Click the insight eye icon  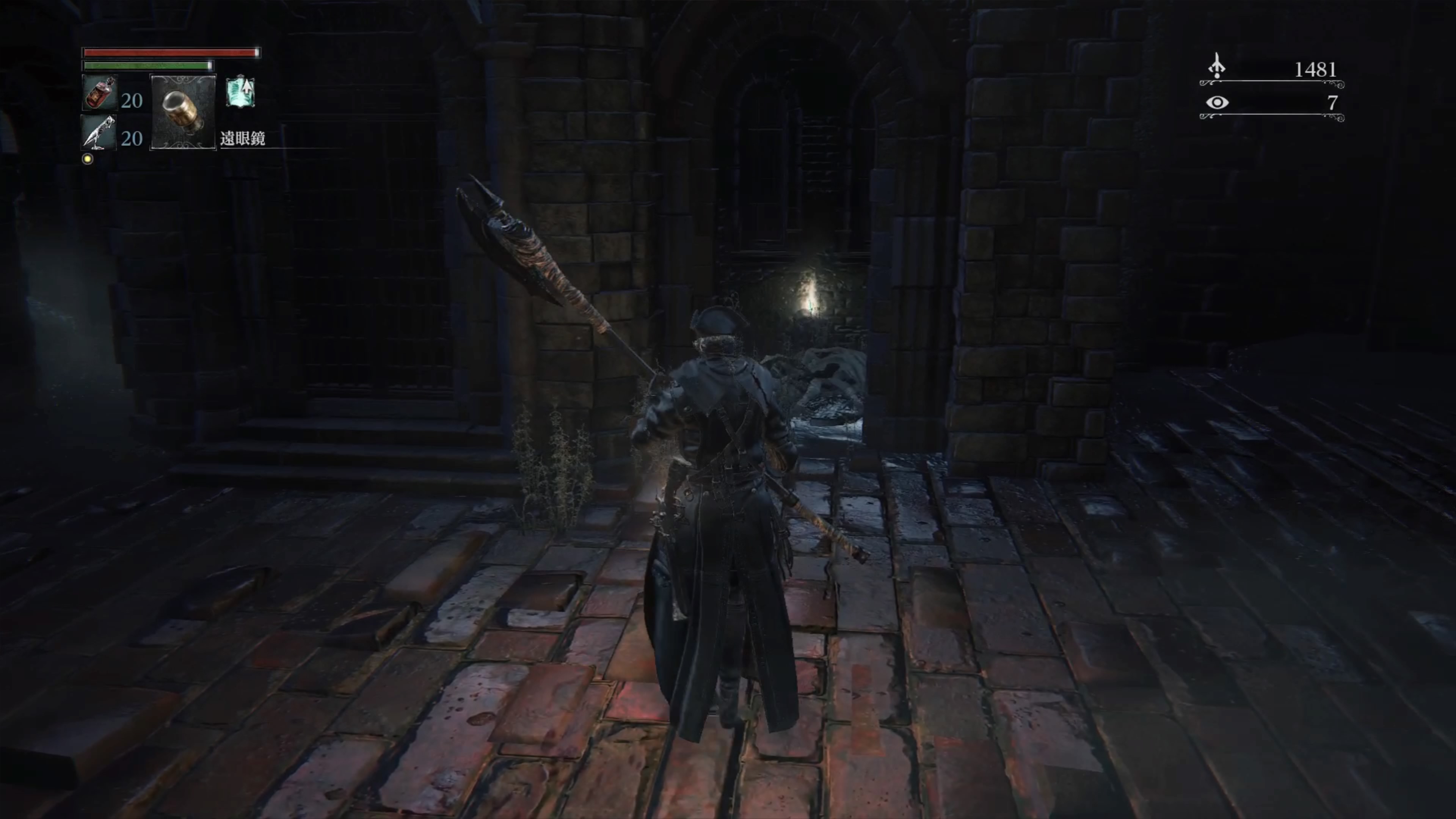(x=1217, y=102)
